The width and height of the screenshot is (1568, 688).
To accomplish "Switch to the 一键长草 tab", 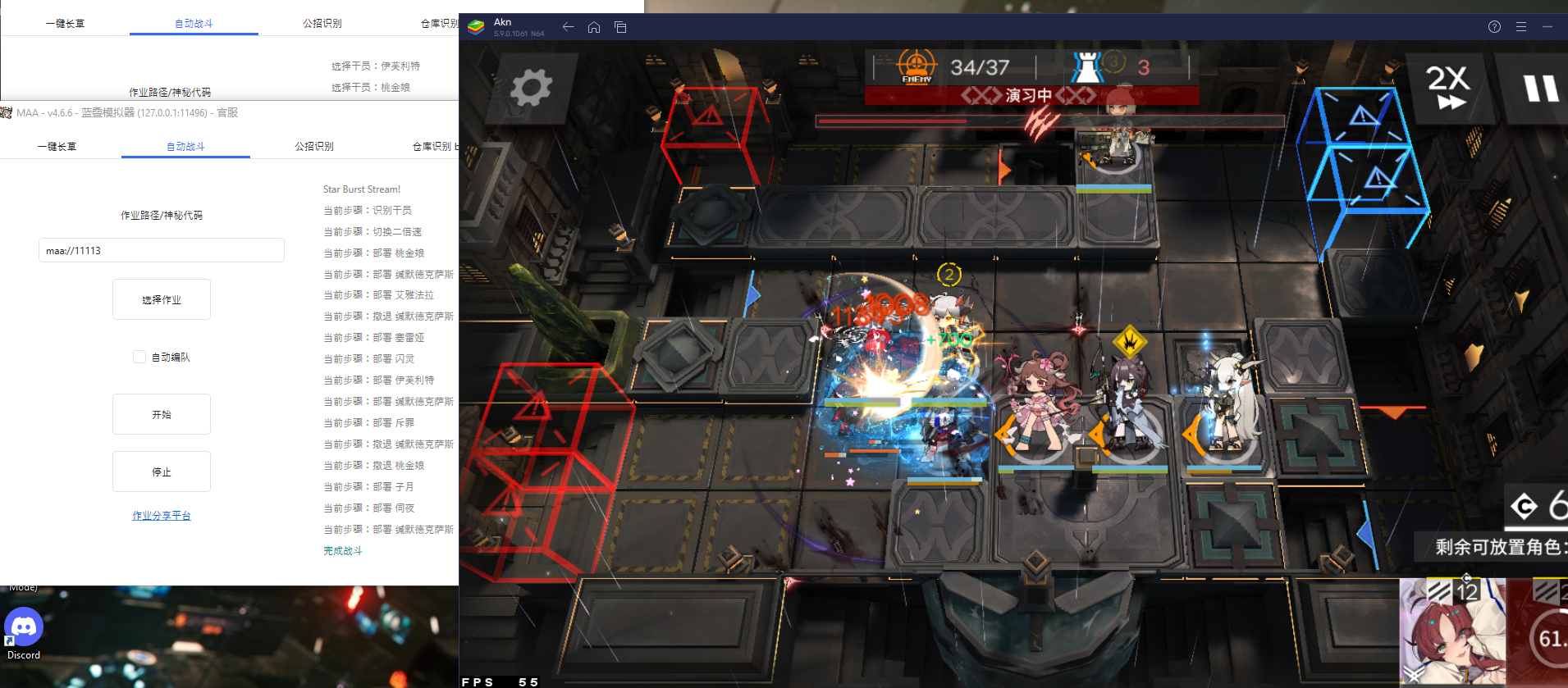I will pos(58,146).
